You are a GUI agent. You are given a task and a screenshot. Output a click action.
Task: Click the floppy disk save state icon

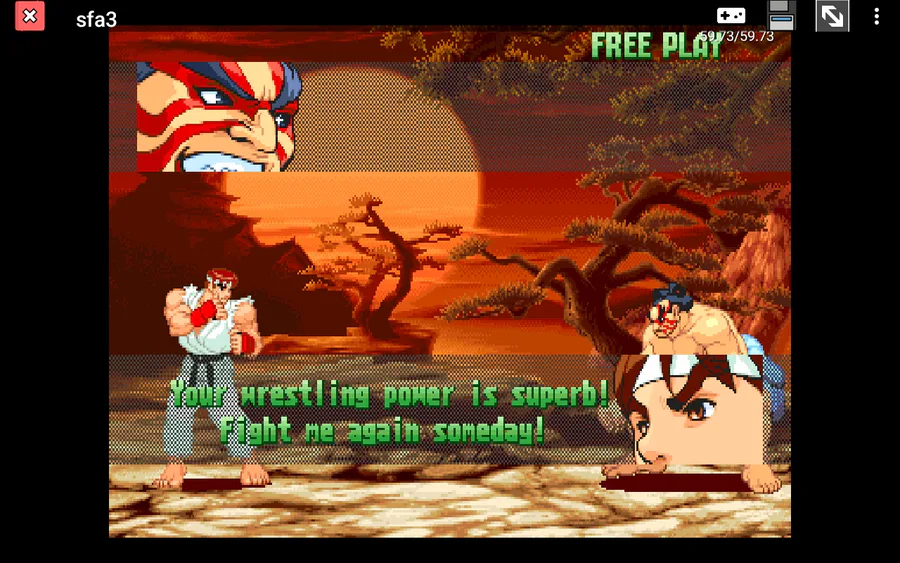[x=781, y=15]
